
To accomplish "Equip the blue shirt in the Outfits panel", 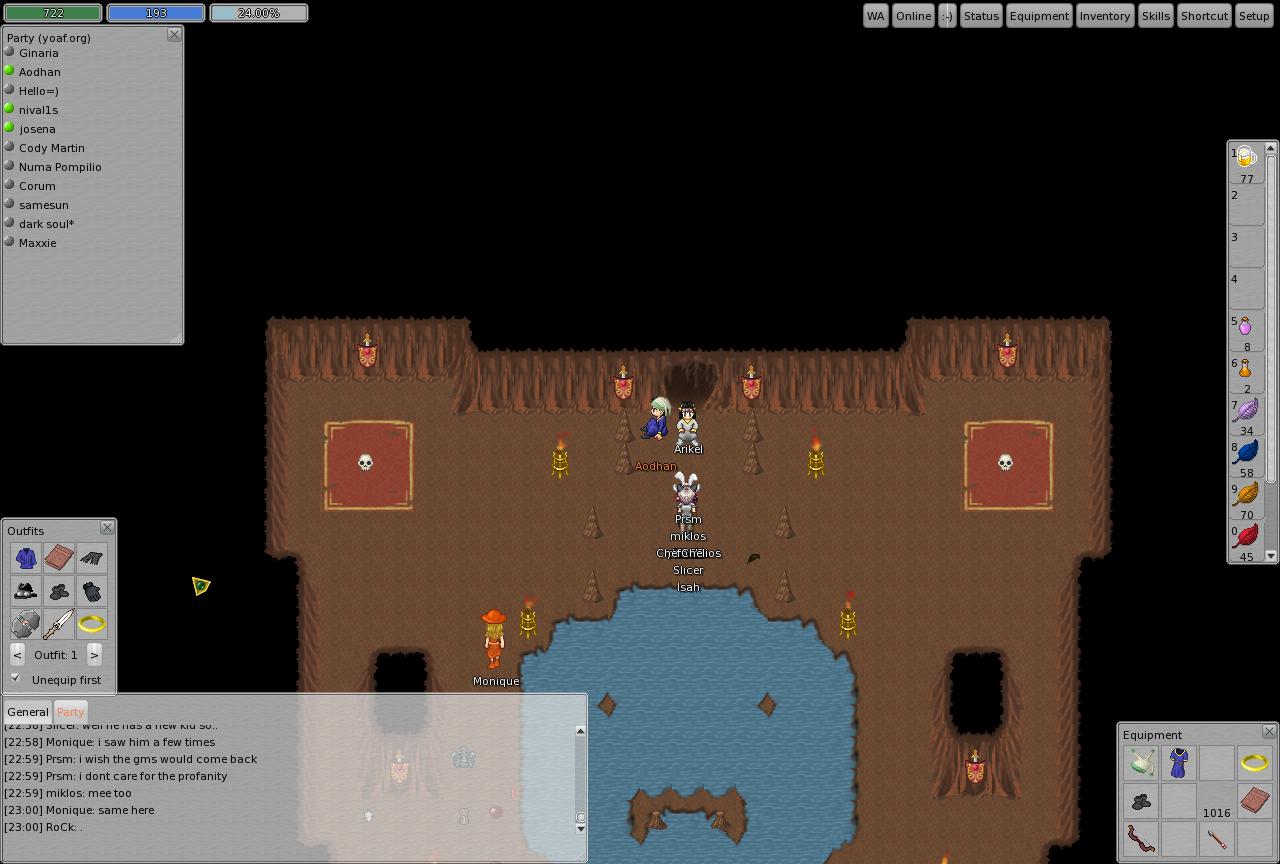I will pyautogui.click(x=27, y=557).
